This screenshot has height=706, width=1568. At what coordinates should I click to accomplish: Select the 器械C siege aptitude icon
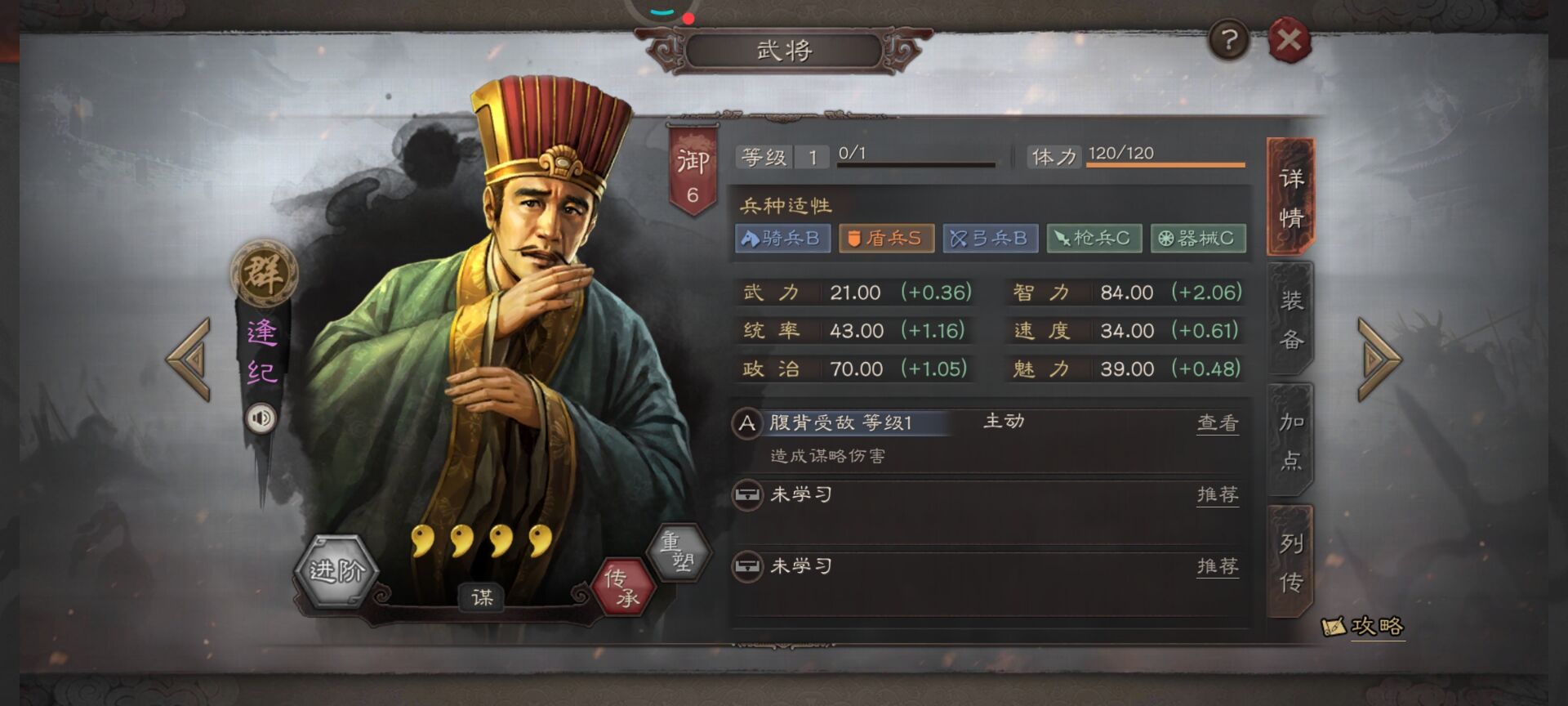1197,239
